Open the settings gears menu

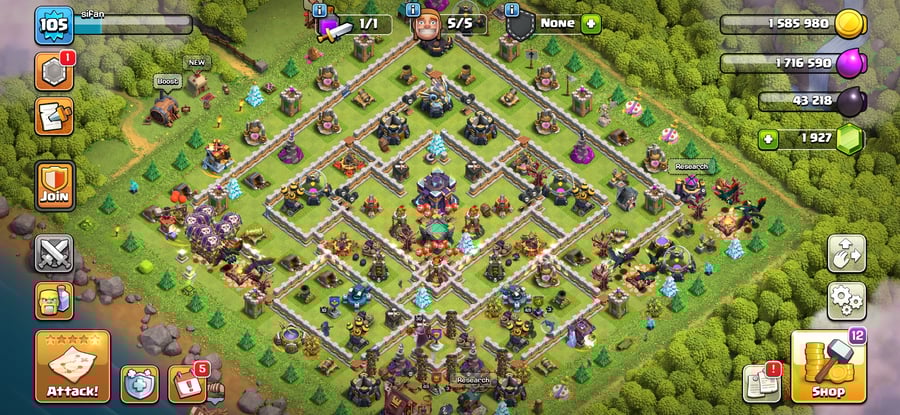[x=846, y=299]
